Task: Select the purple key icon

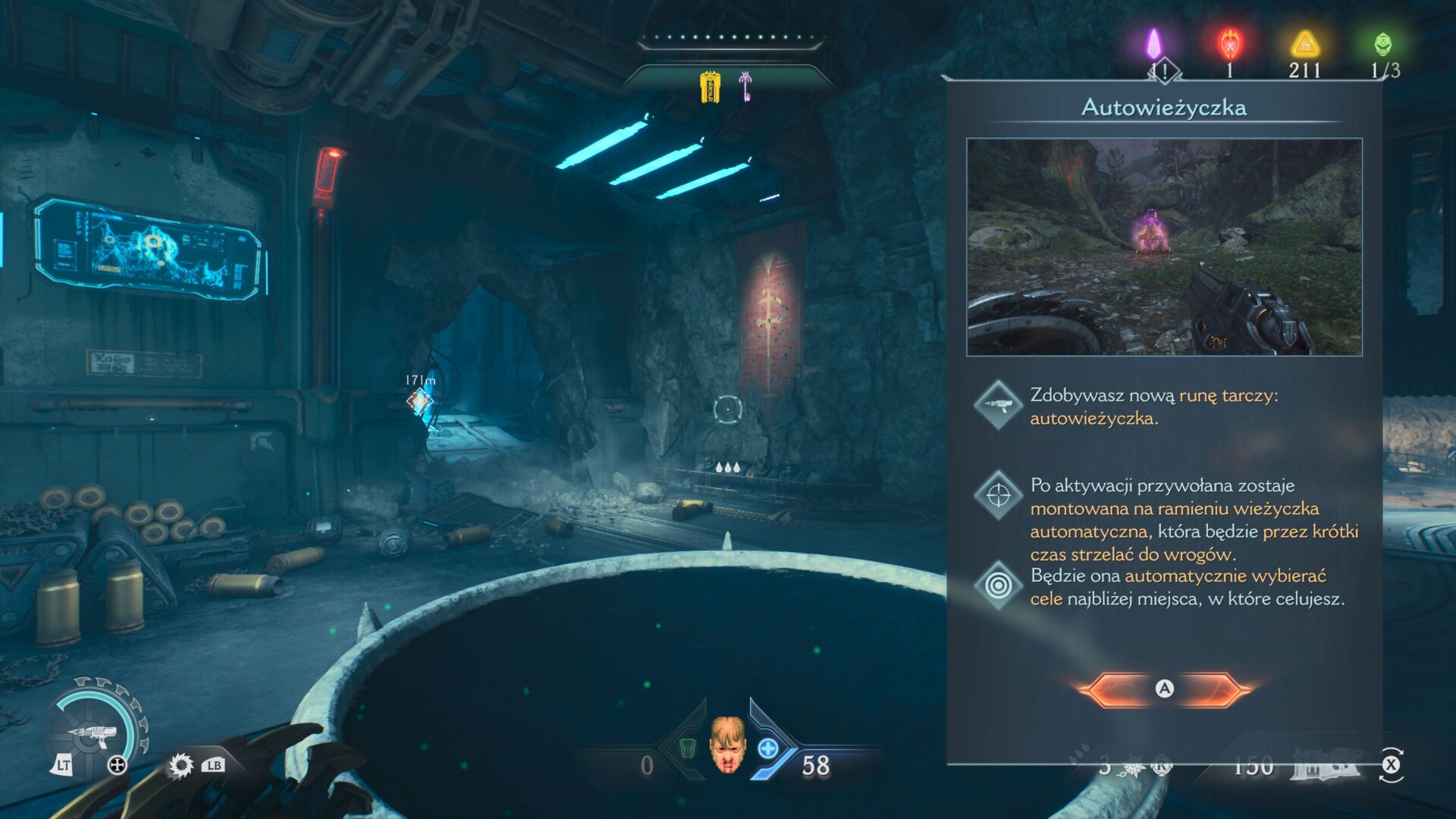Action: click(745, 86)
